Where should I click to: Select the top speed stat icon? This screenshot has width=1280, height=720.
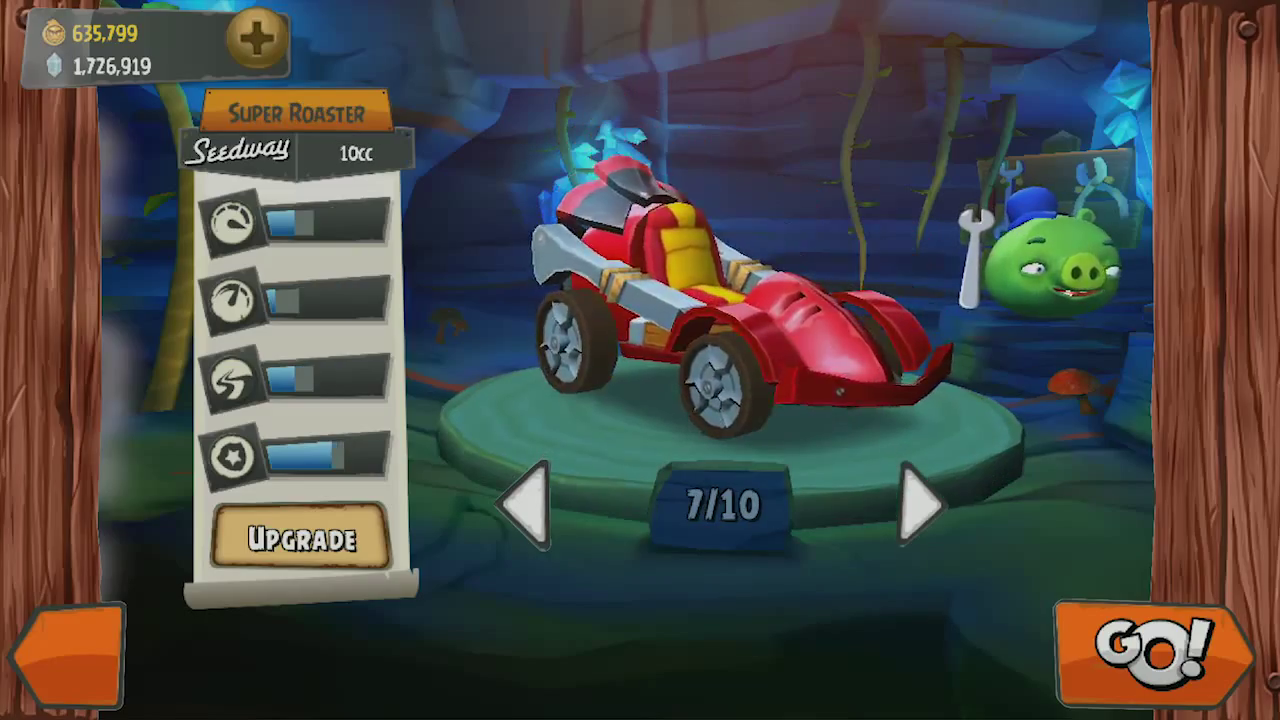click(x=232, y=222)
